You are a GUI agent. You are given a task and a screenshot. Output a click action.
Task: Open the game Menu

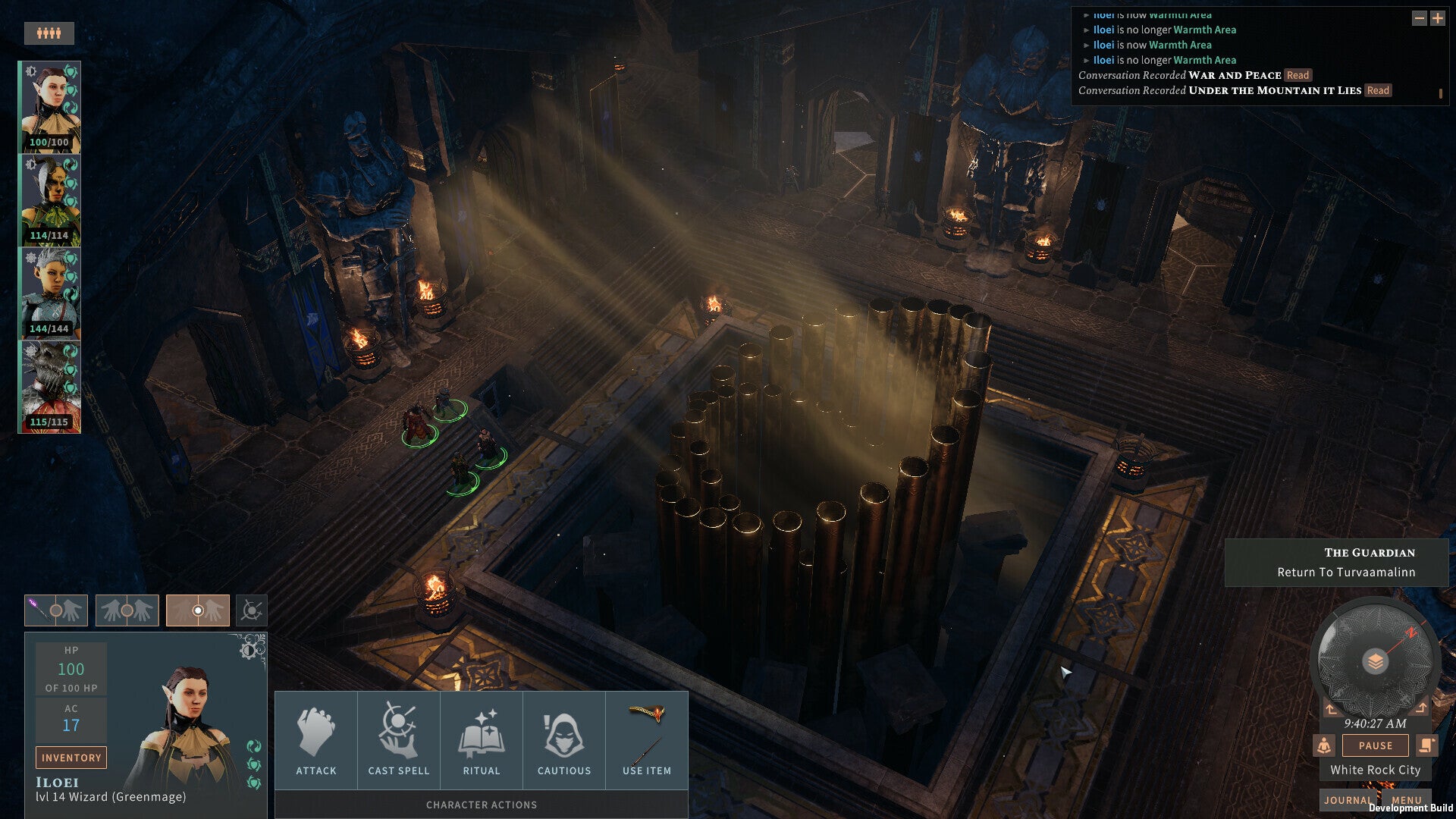click(1406, 800)
